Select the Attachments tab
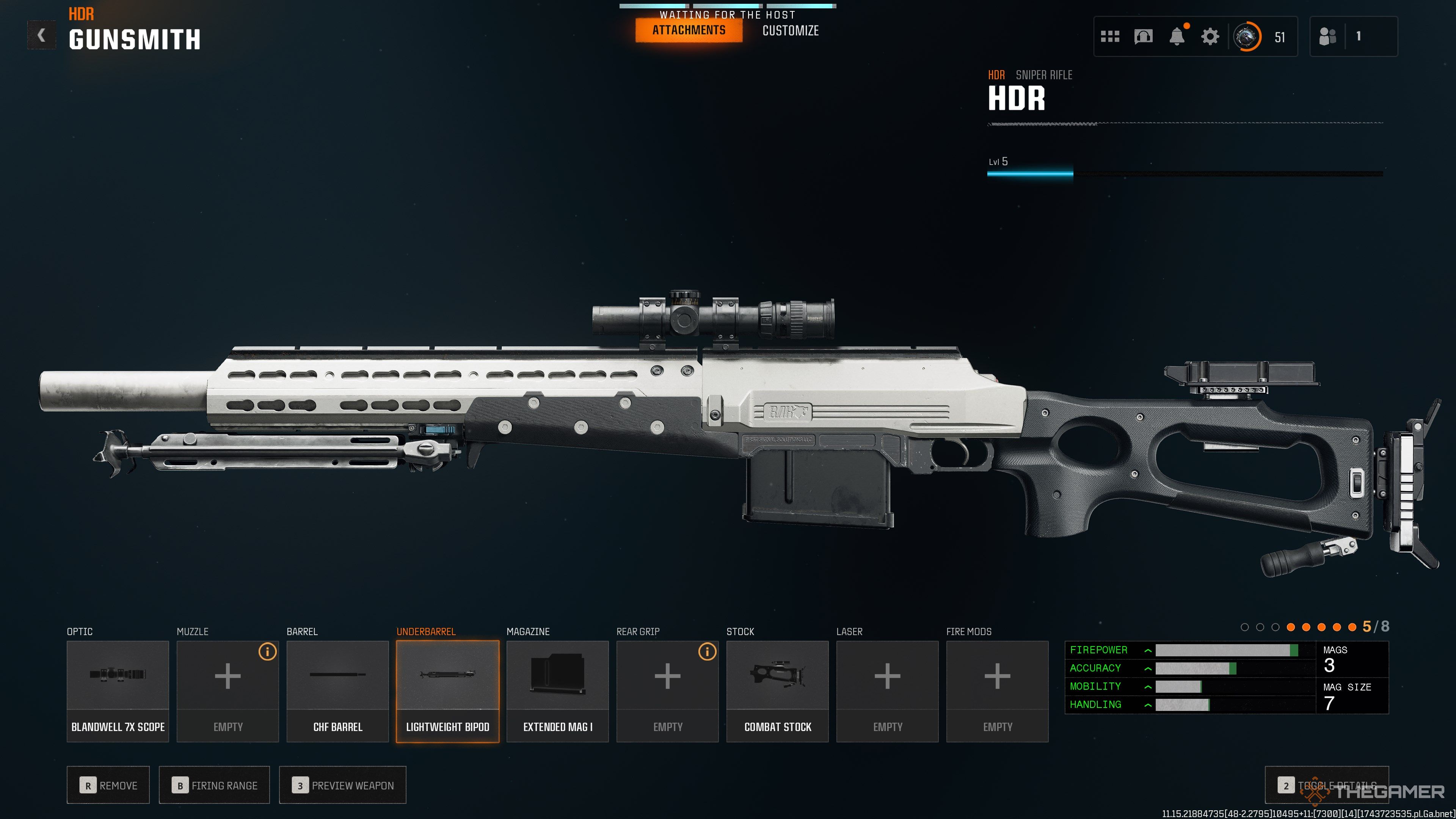1456x819 pixels. click(689, 30)
